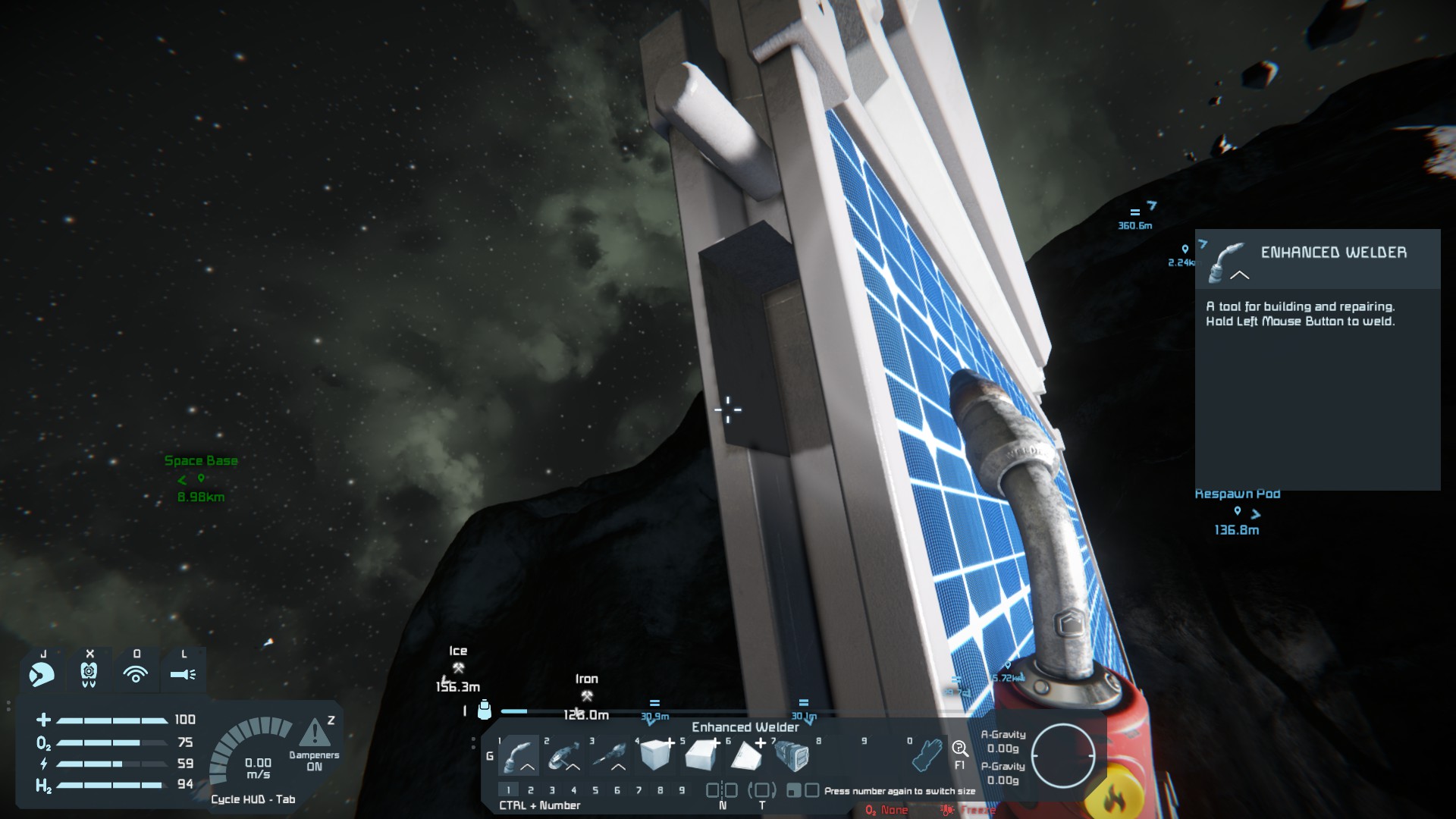Choose the armor slope block slot
This screenshot has width=1456, height=819.
[x=701, y=755]
